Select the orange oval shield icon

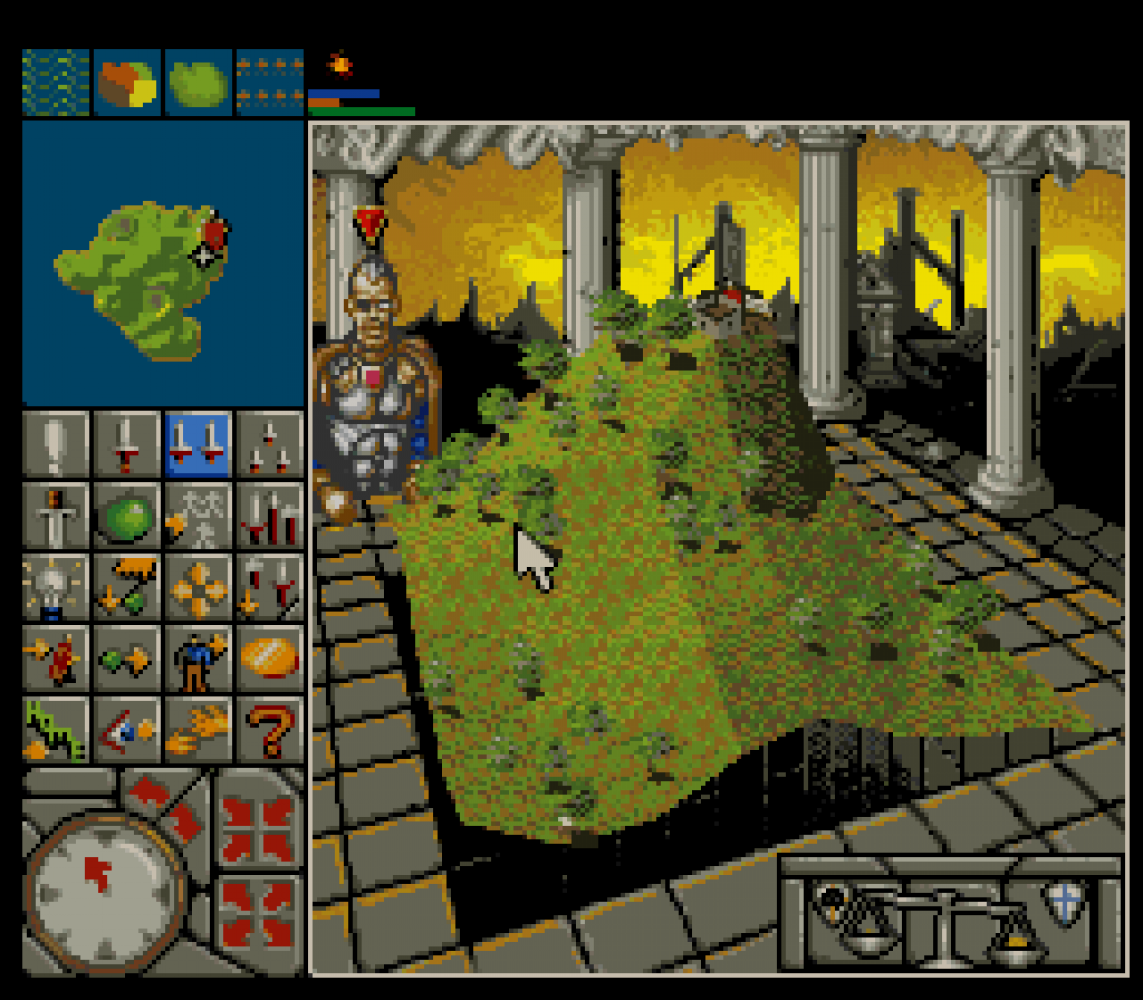(x=269, y=657)
